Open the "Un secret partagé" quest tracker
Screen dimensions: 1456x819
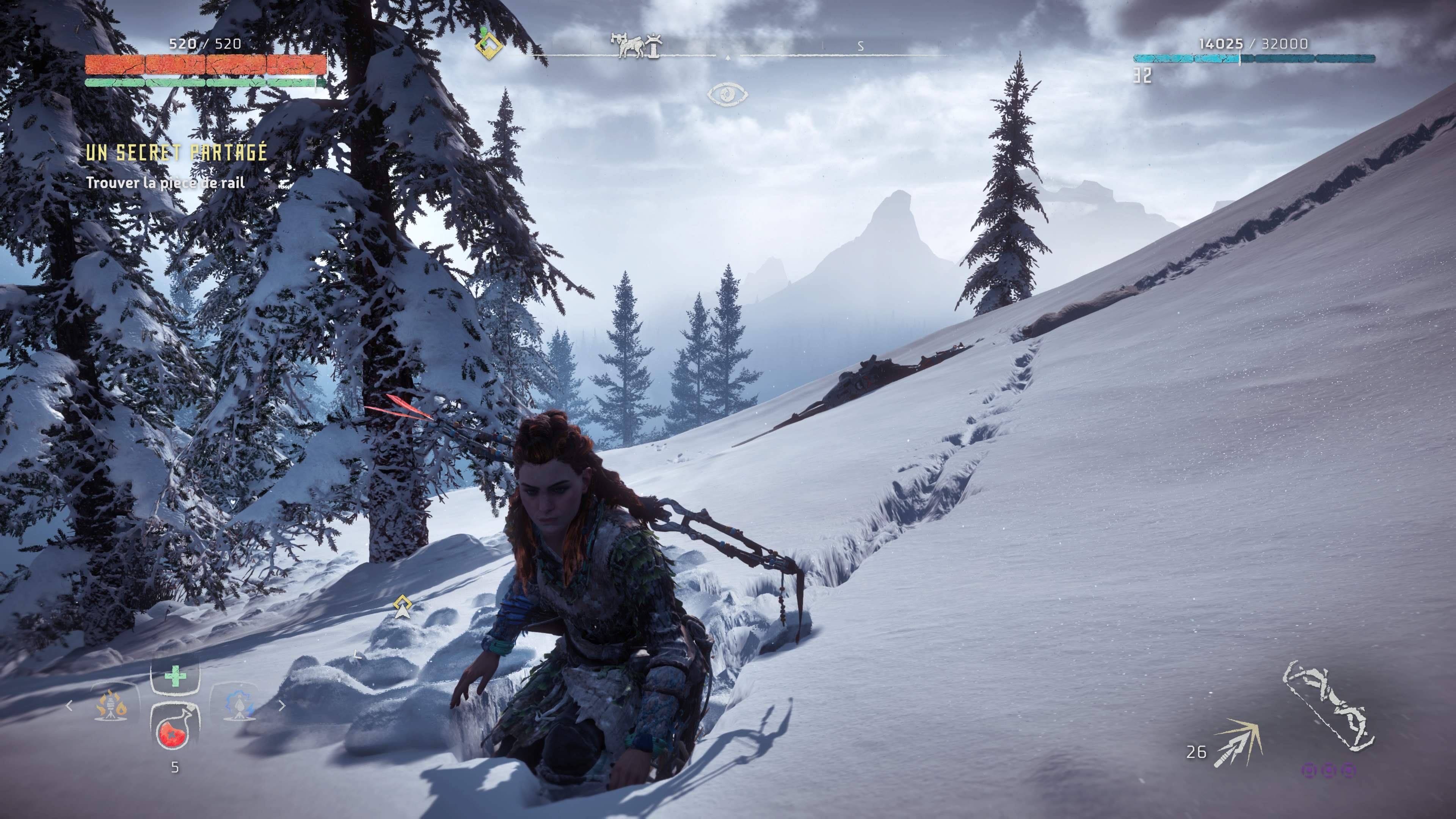tap(176, 152)
